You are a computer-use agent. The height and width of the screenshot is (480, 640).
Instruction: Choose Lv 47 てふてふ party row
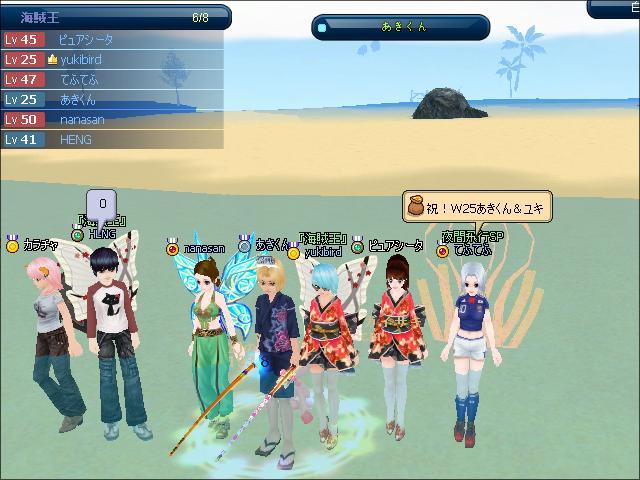pos(110,80)
